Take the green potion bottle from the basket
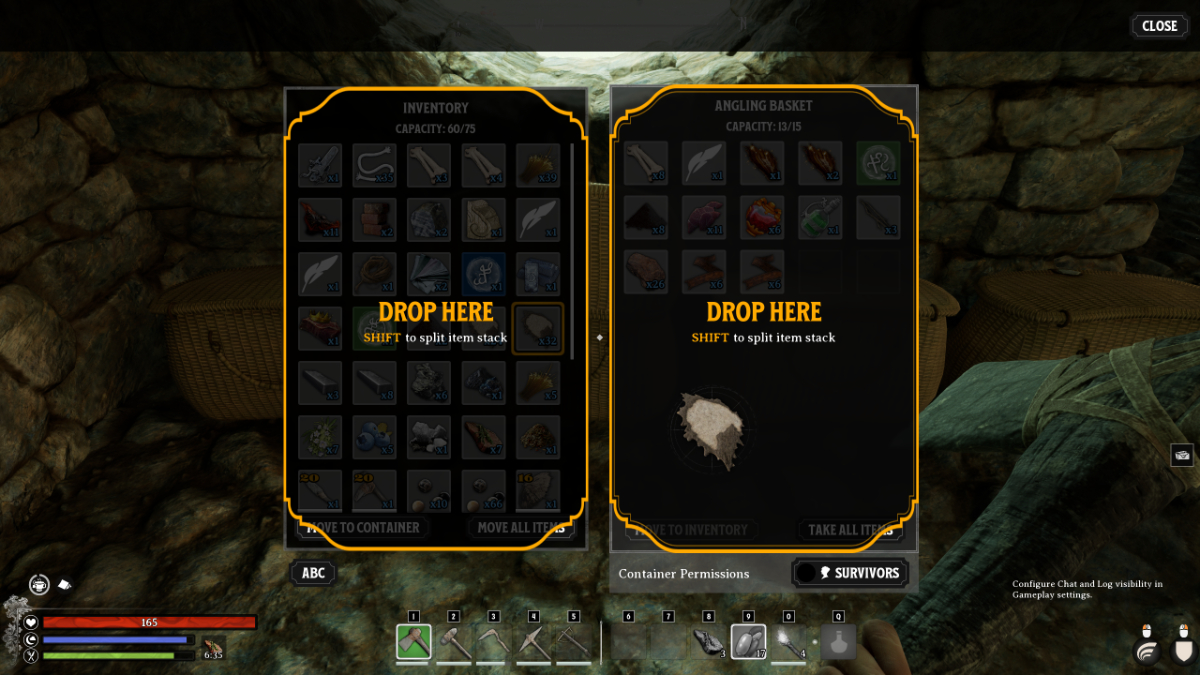The height and width of the screenshot is (675, 1200). [x=820, y=217]
